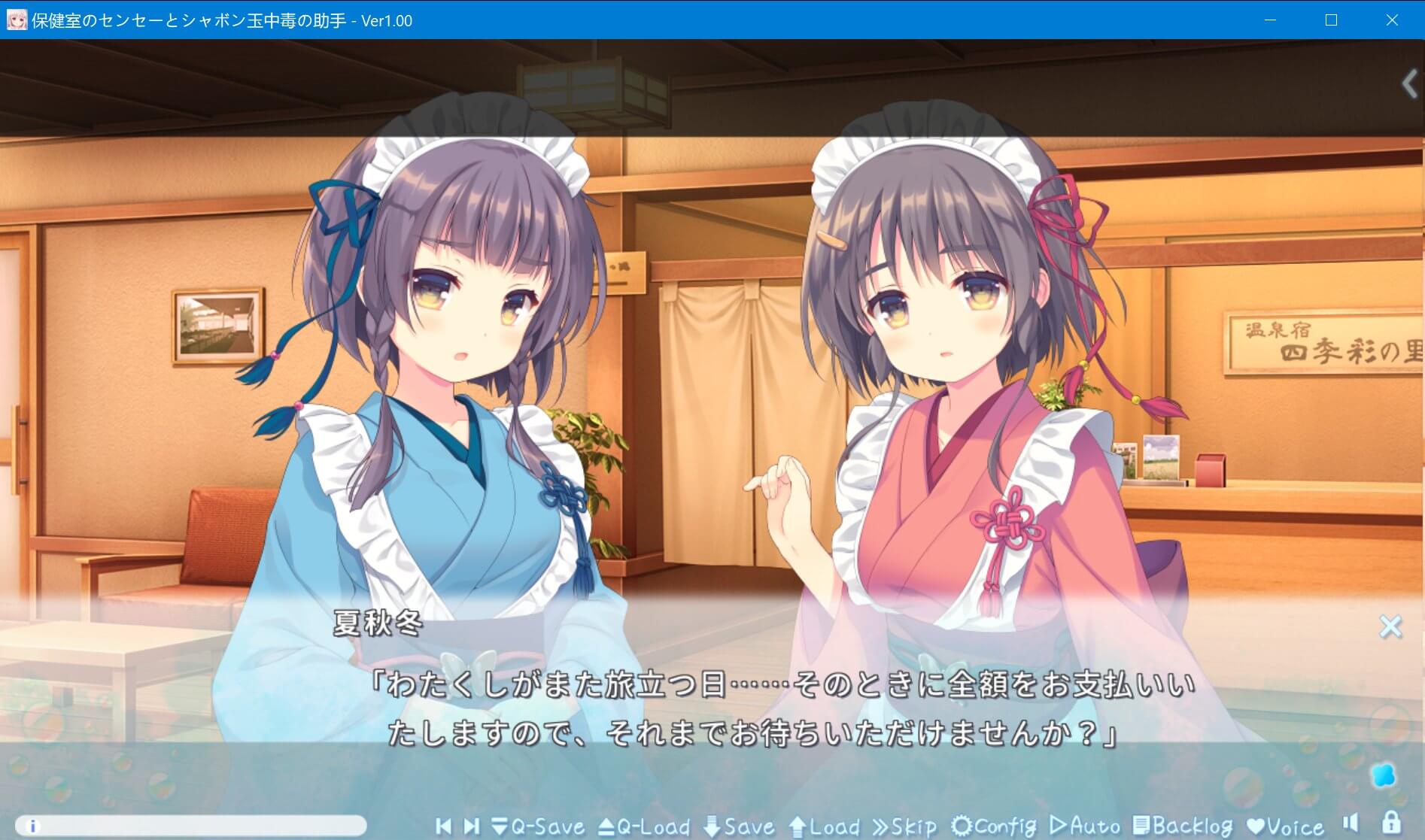Jump to next scene arrow
This screenshot has width=1425, height=840.
[472, 826]
